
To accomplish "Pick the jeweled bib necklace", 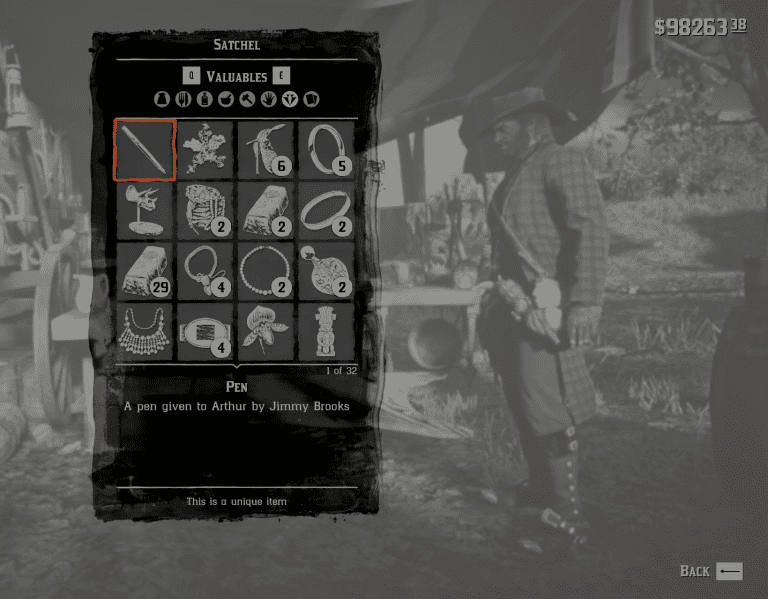I will 146,331.
